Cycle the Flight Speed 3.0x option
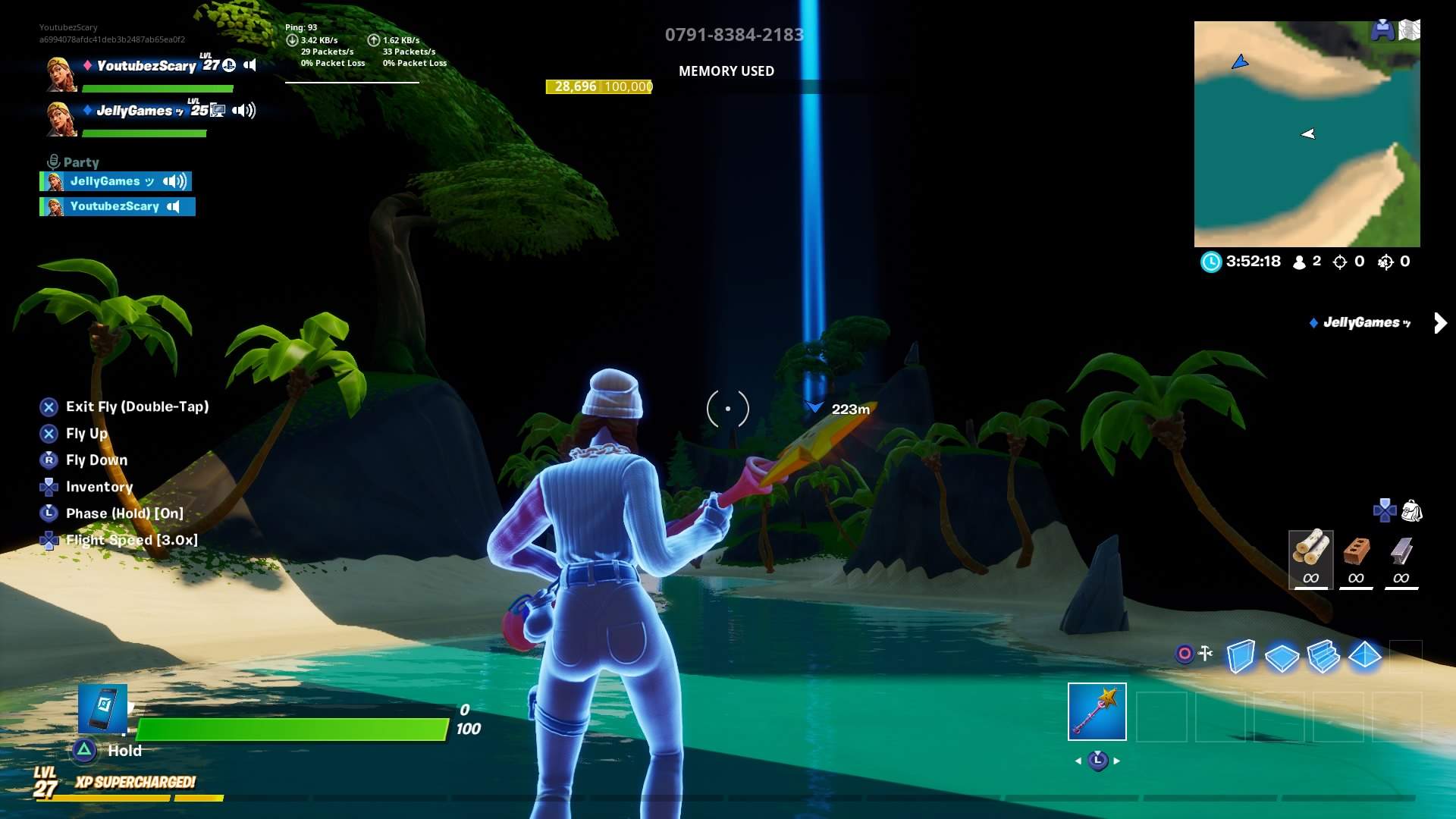The height and width of the screenshot is (819, 1456). tap(131, 540)
